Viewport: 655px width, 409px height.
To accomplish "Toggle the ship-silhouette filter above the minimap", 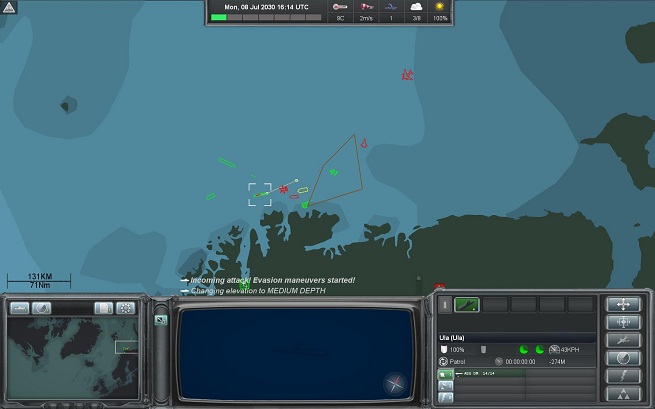I will click(x=21, y=308).
